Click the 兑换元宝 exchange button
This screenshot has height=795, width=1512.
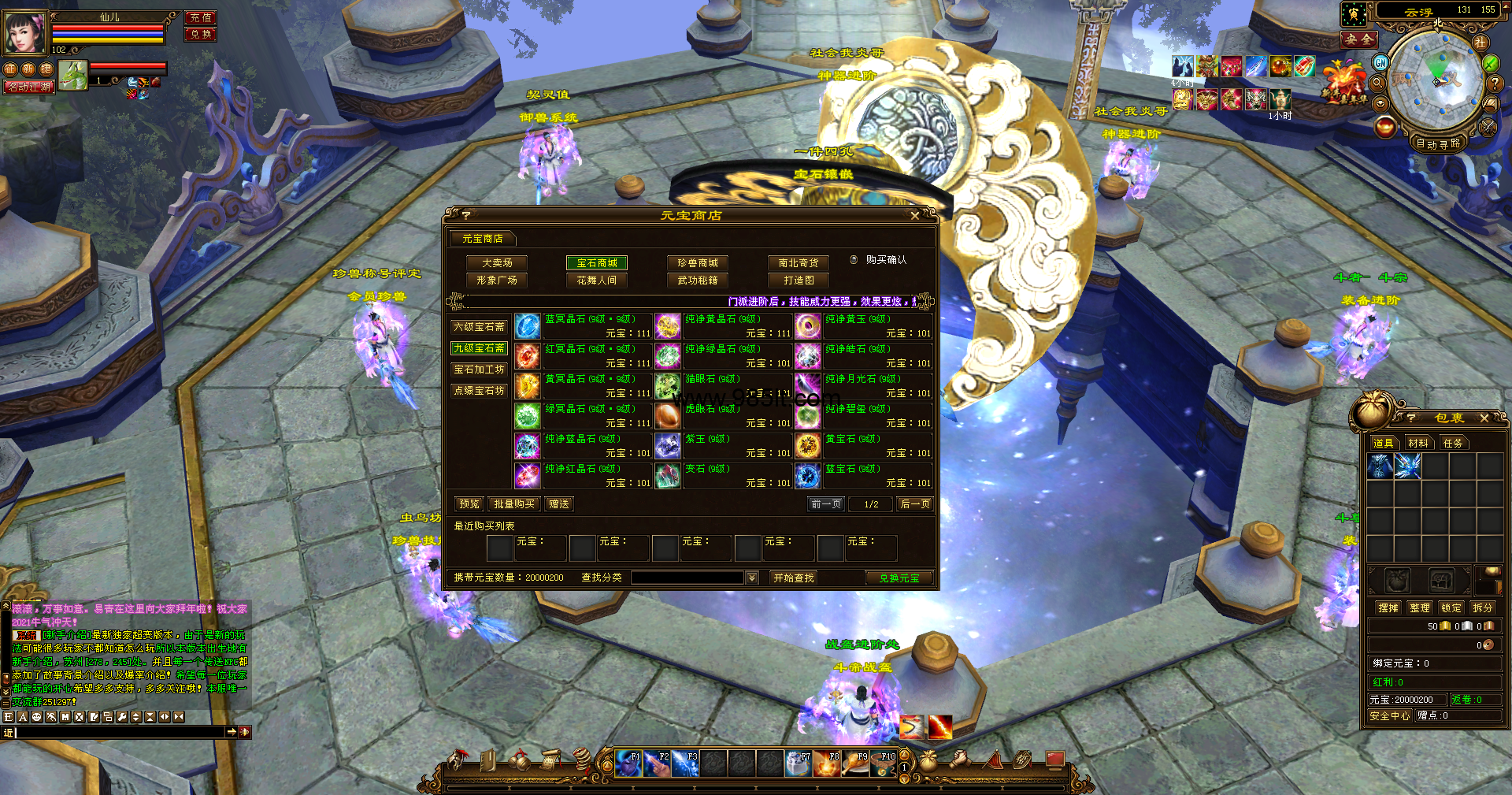[x=899, y=578]
